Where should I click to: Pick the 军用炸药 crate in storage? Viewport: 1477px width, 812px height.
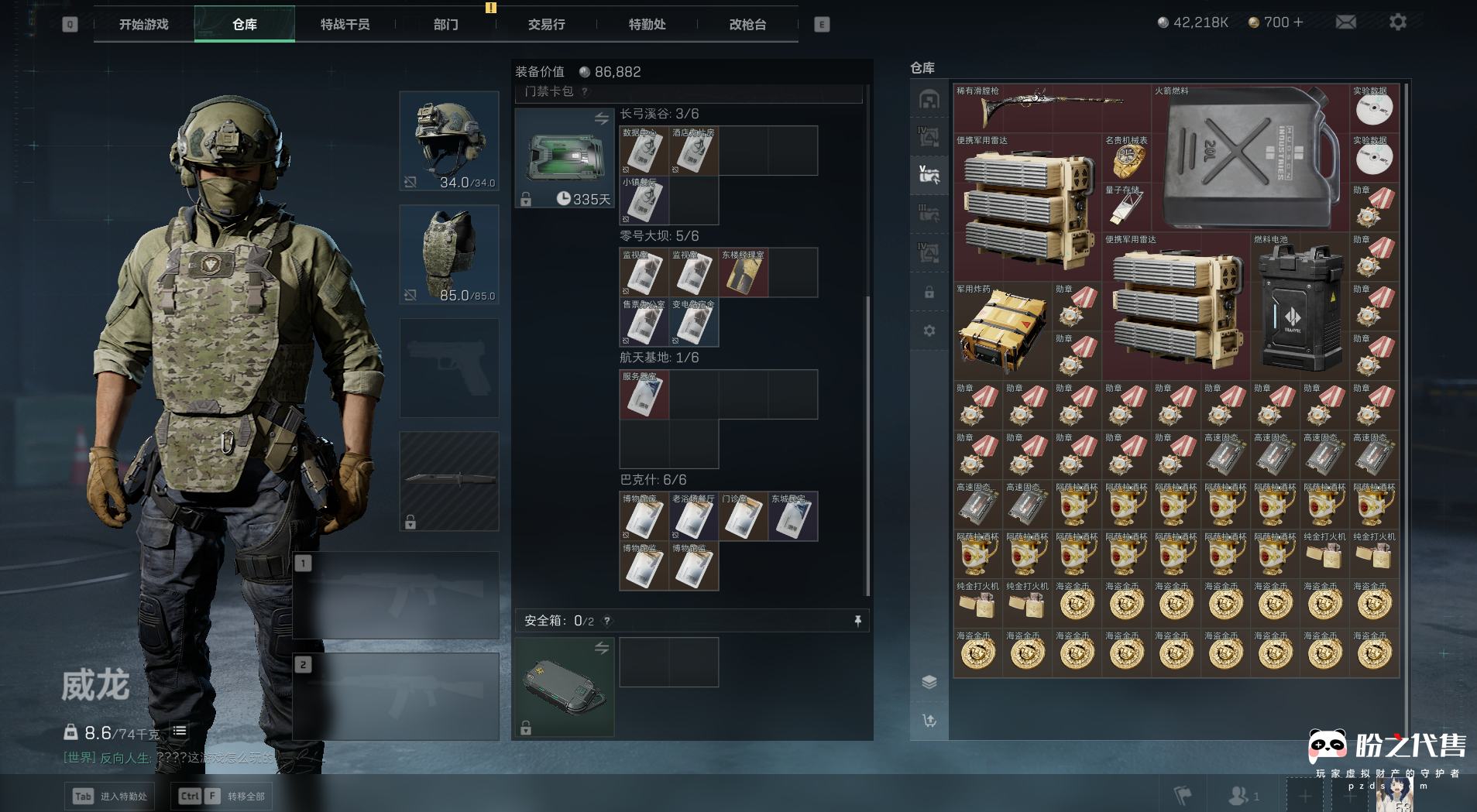(1002, 331)
